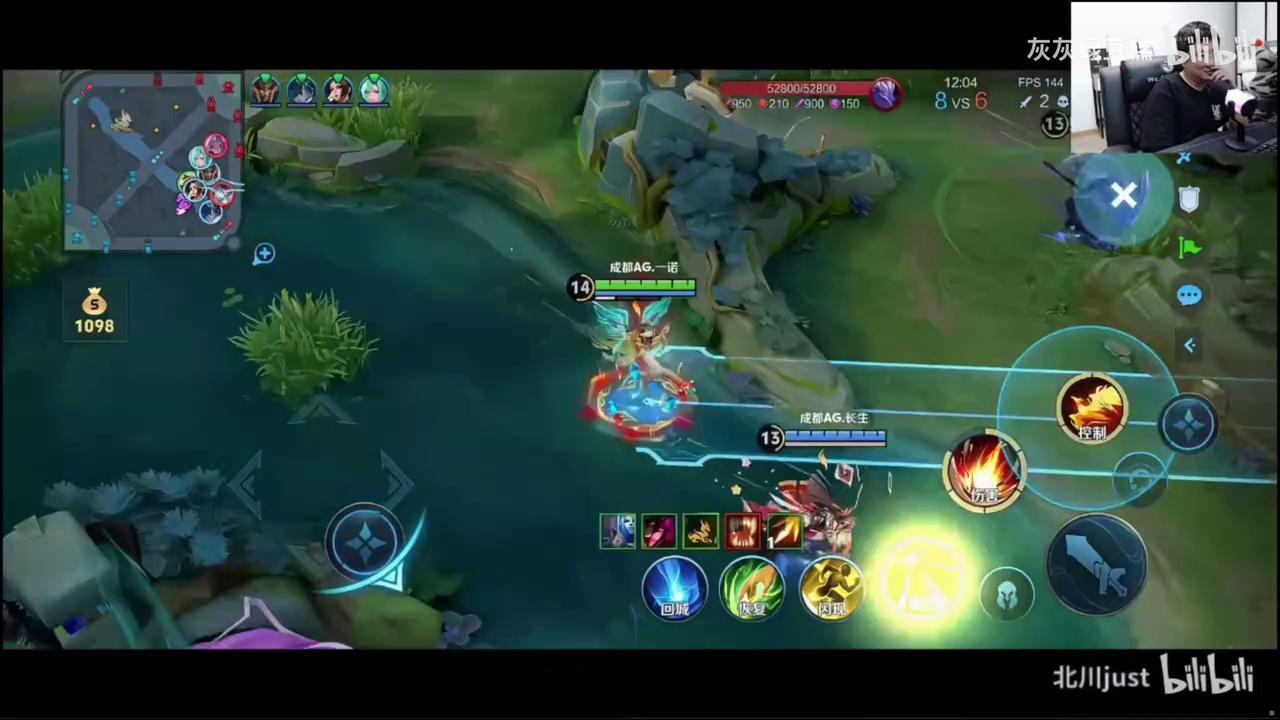Tap the helmet icon button
This screenshot has height=720, width=1280.
(1006, 594)
